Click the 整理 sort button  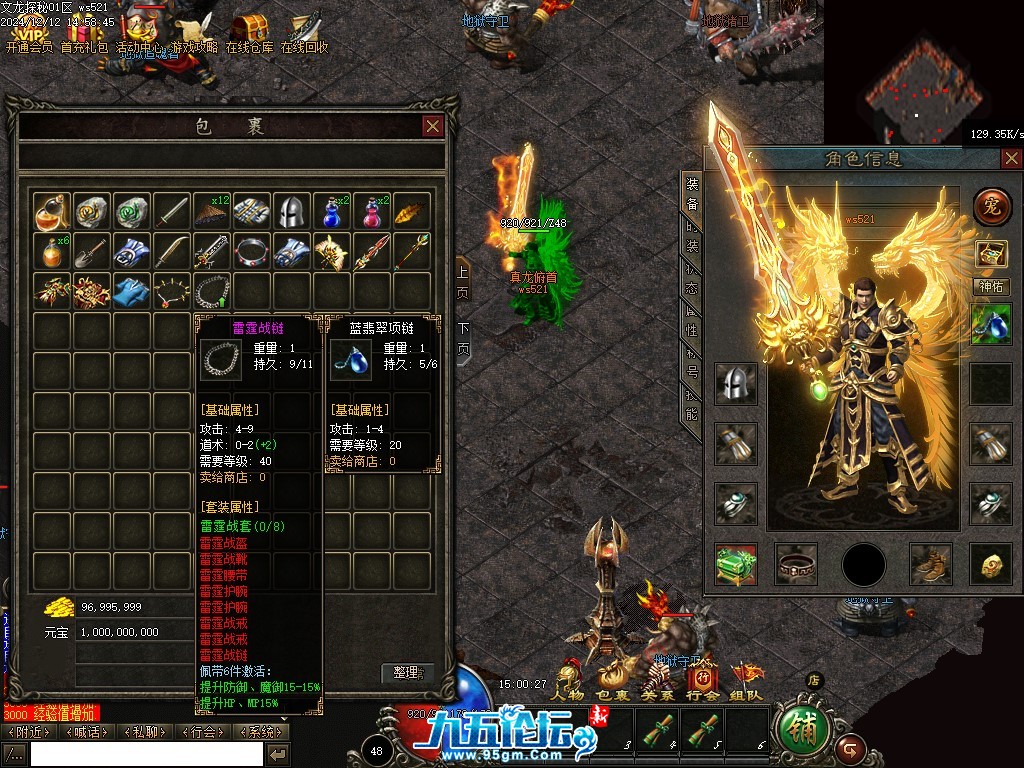[407, 673]
